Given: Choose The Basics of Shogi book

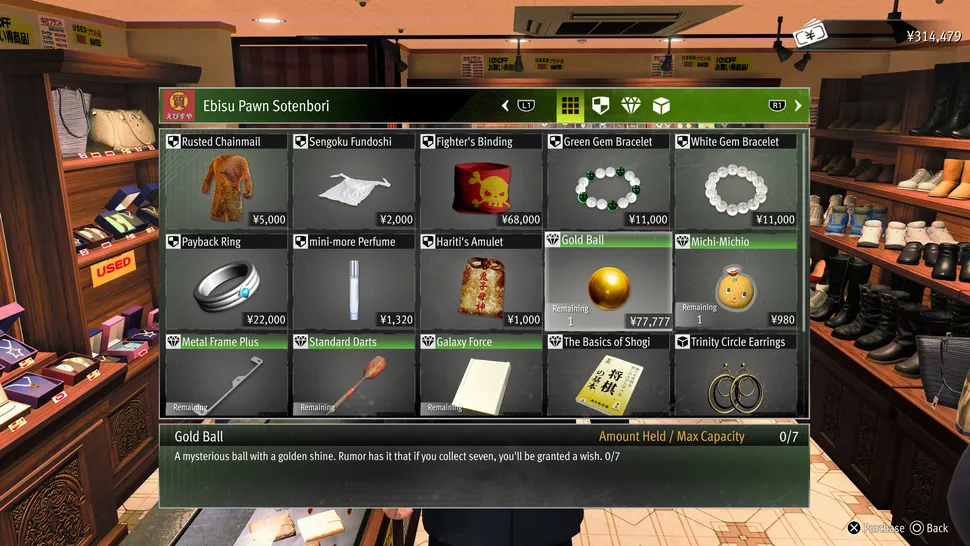Looking at the screenshot, I should pyautogui.click(x=608, y=375).
